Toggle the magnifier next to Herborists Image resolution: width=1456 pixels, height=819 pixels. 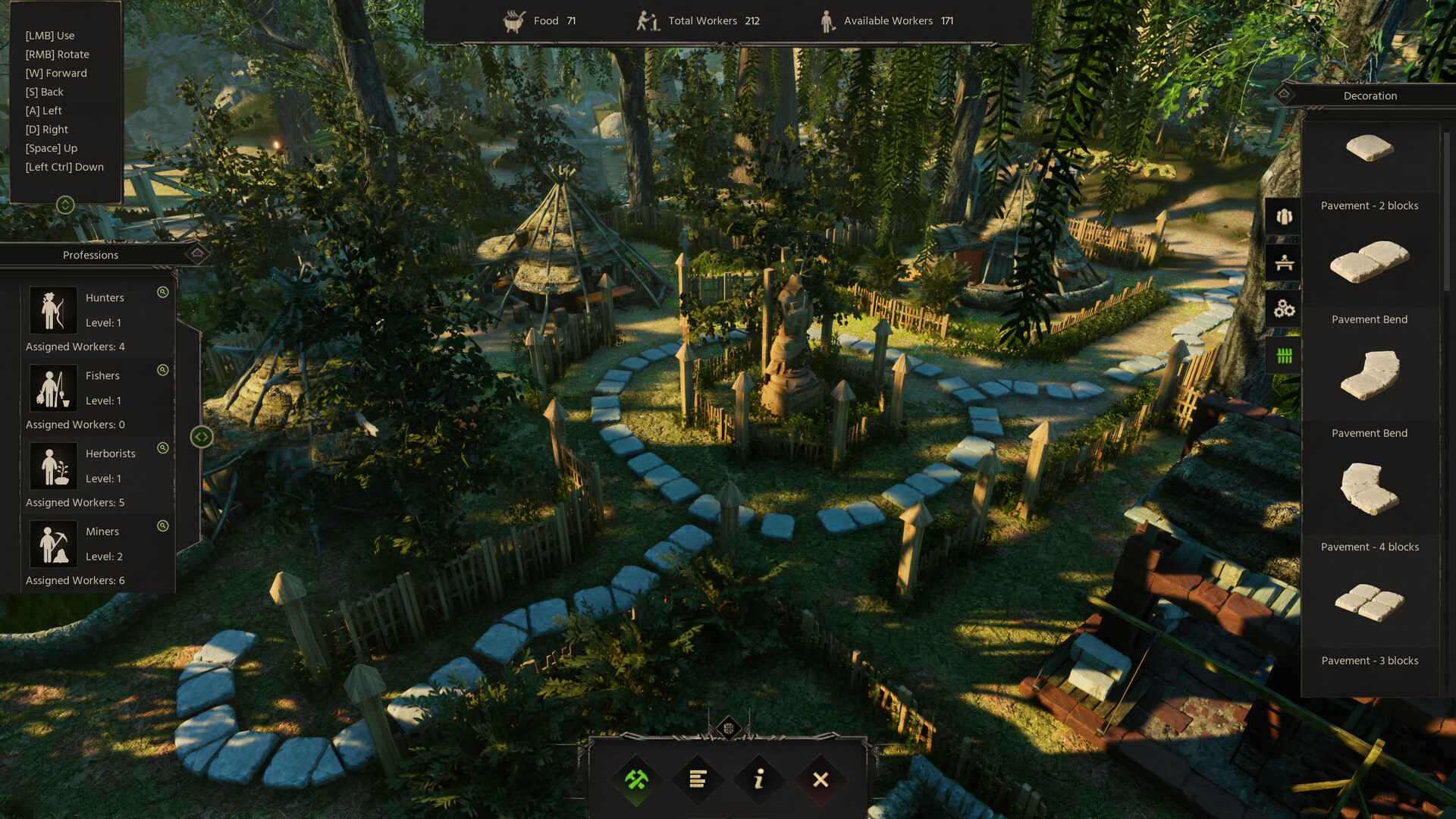point(162,448)
